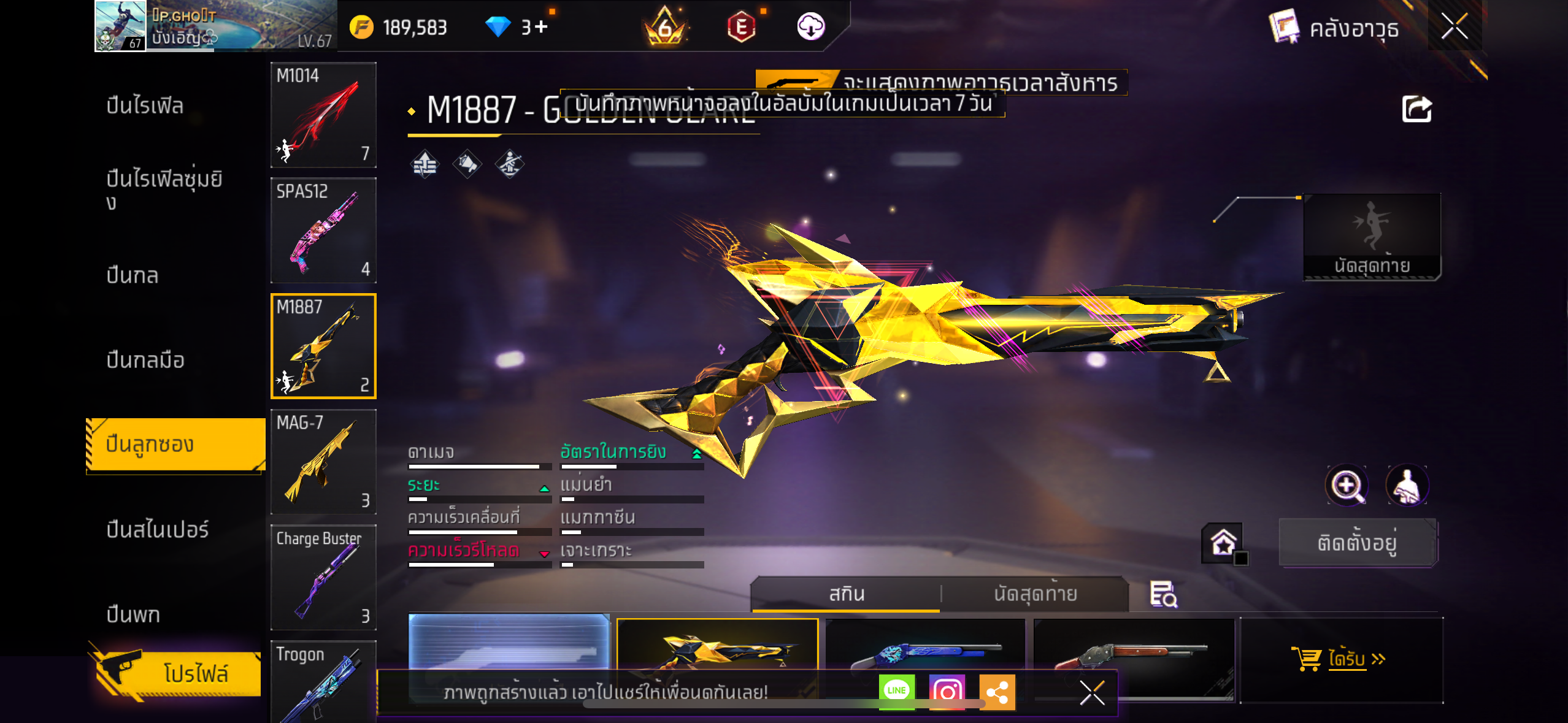Open the ปืนสไนเปอร์ category
This screenshot has width=1568, height=723.
(158, 529)
